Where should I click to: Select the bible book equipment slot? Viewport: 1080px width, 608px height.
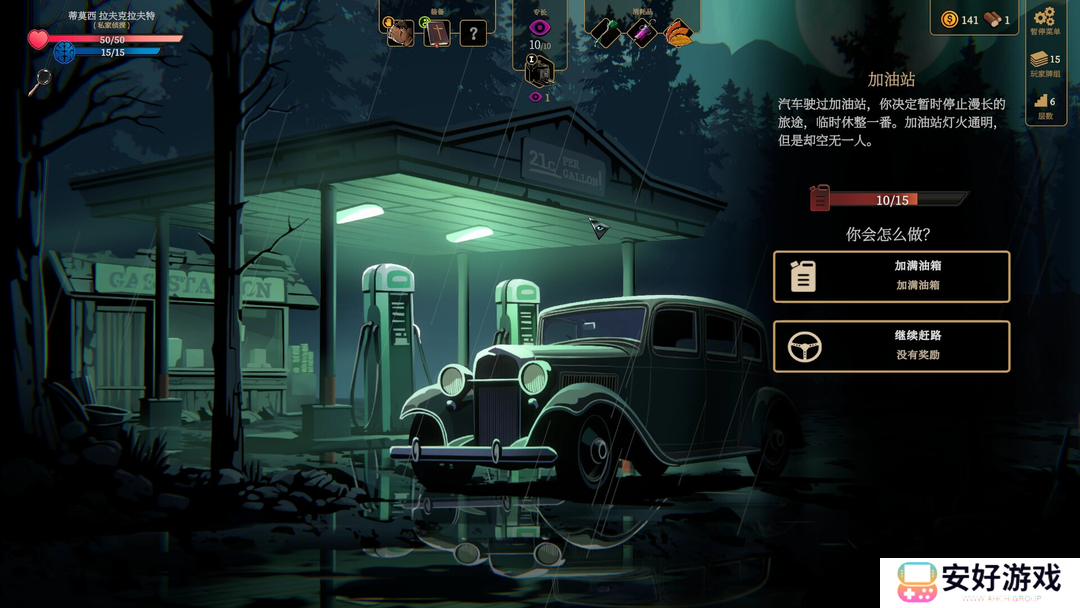pyautogui.click(x=437, y=33)
